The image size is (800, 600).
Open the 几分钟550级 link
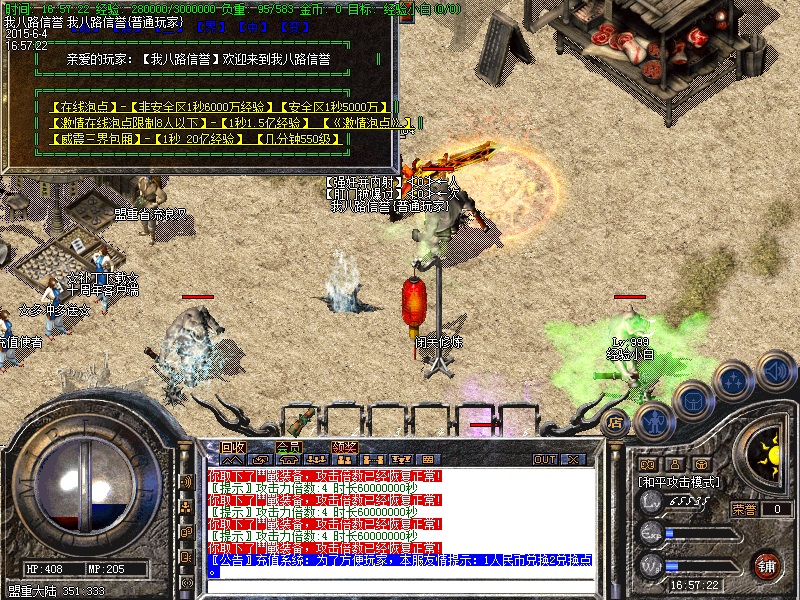298,139
